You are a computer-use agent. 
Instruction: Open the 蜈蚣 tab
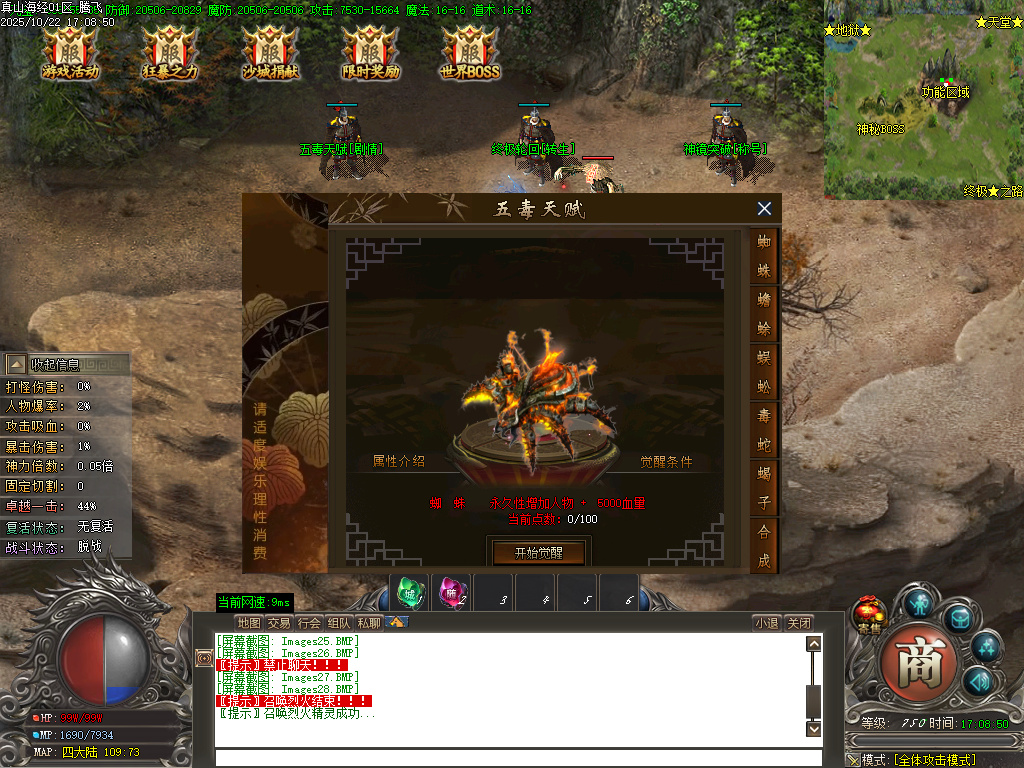(x=764, y=371)
